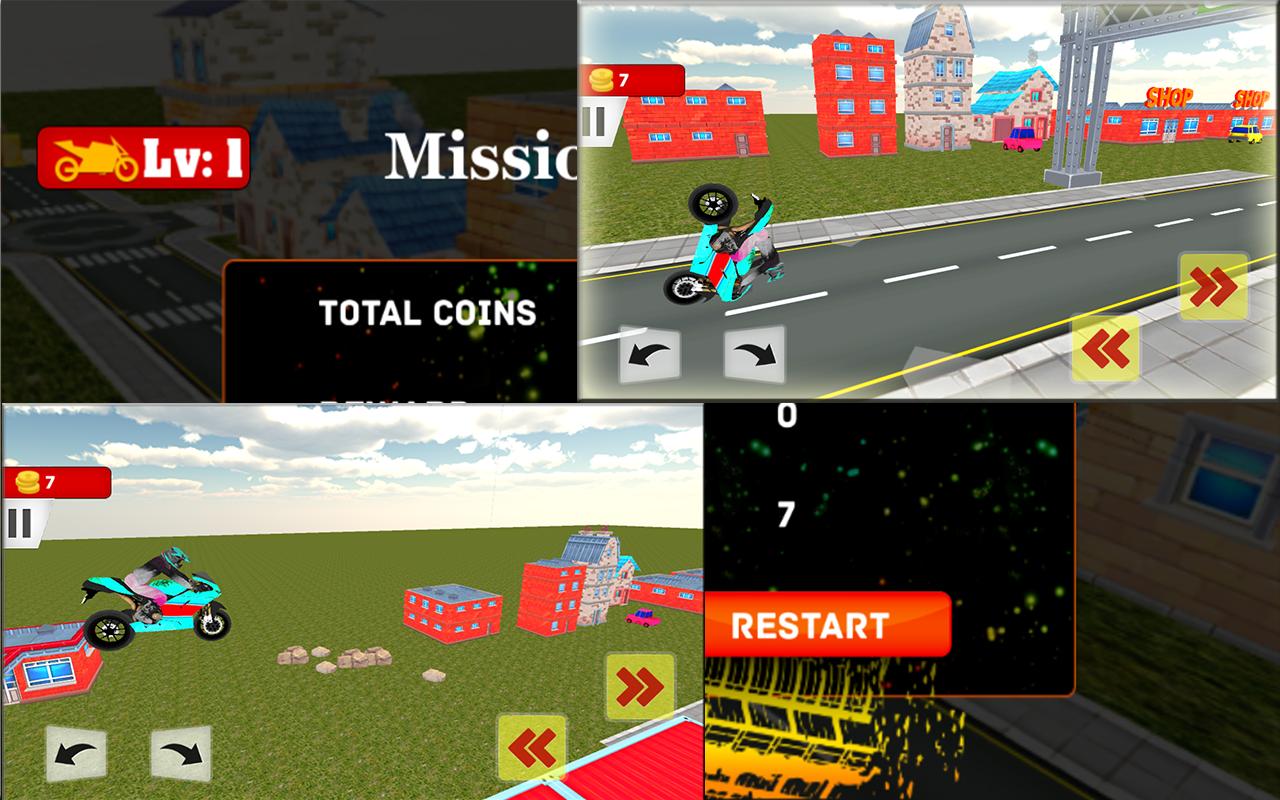Tap the pause icon in the city riding scene
1280x800 pixels.
point(596,121)
